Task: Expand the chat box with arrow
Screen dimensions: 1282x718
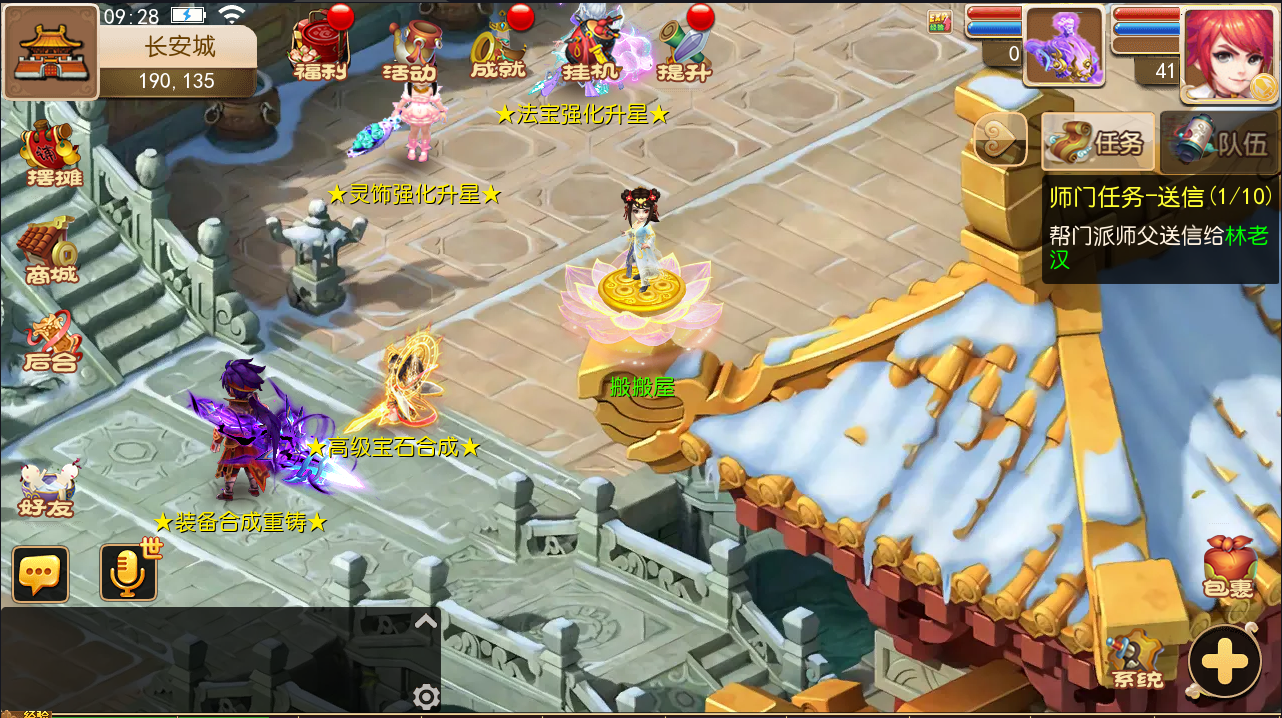Action: tap(426, 622)
